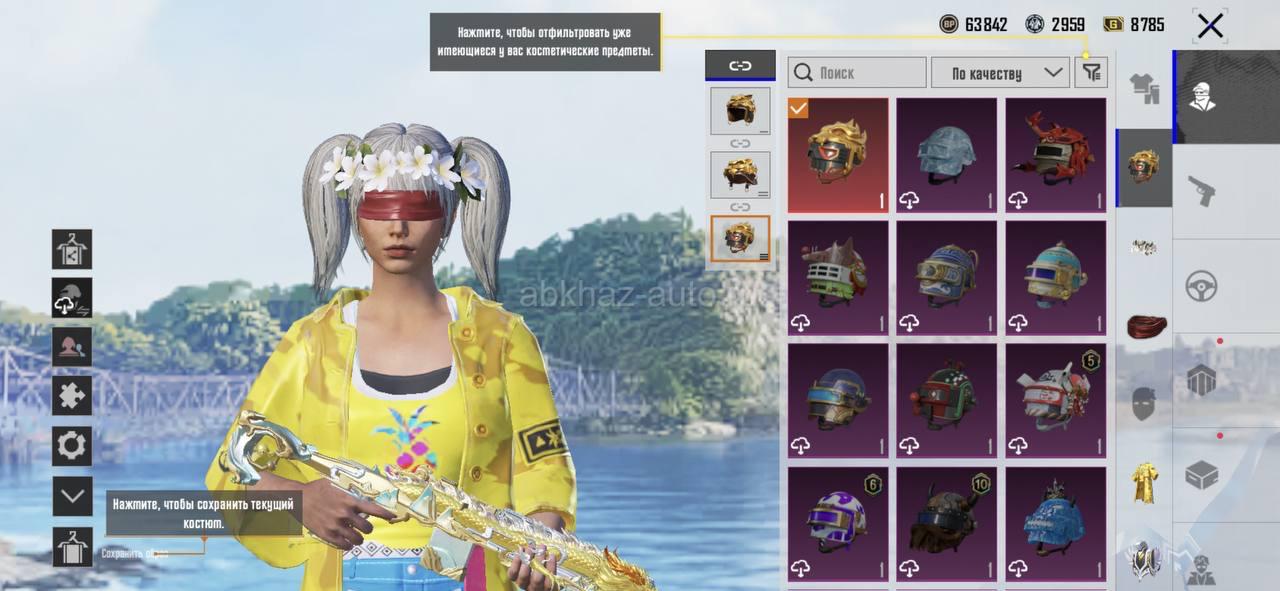This screenshot has height=591, width=1280.
Task: Open the pistol weapons category tab
Action: click(1201, 190)
